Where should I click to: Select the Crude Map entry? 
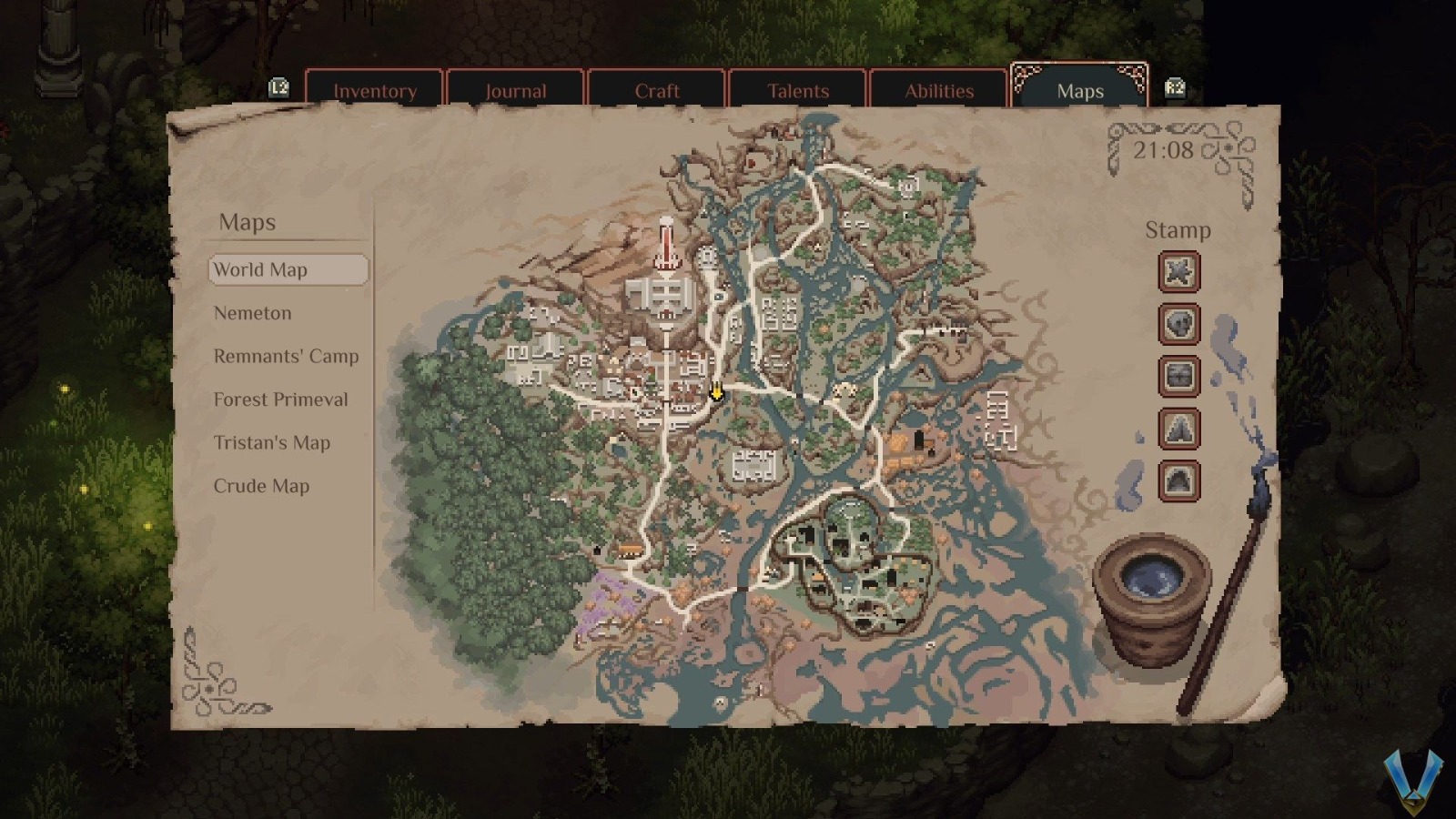(262, 486)
